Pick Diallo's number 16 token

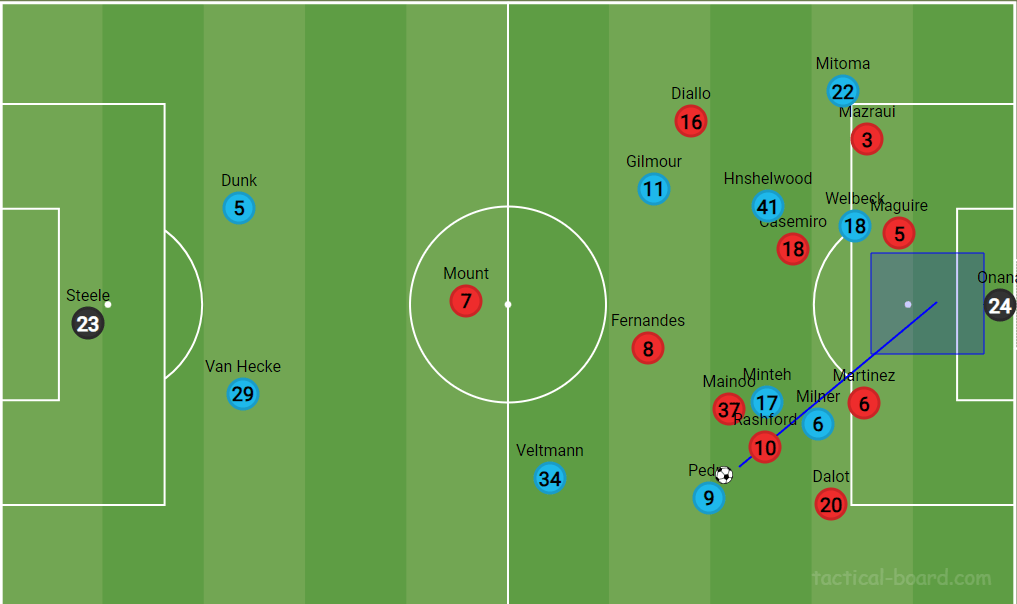pyautogui.click(x=691, y=122)
